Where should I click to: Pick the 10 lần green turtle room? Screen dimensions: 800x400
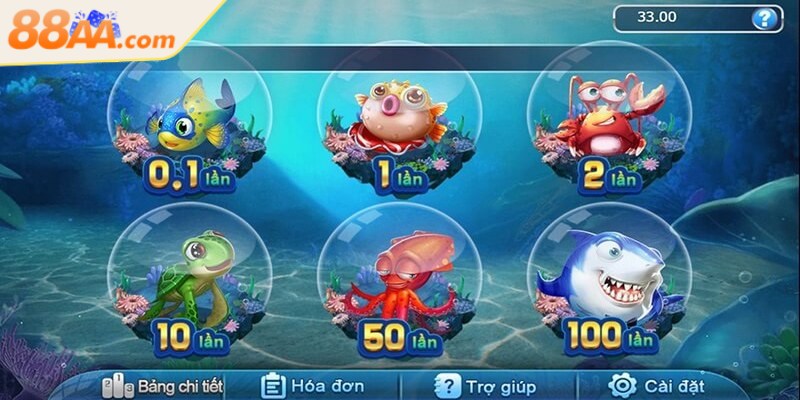click(190, 285)
